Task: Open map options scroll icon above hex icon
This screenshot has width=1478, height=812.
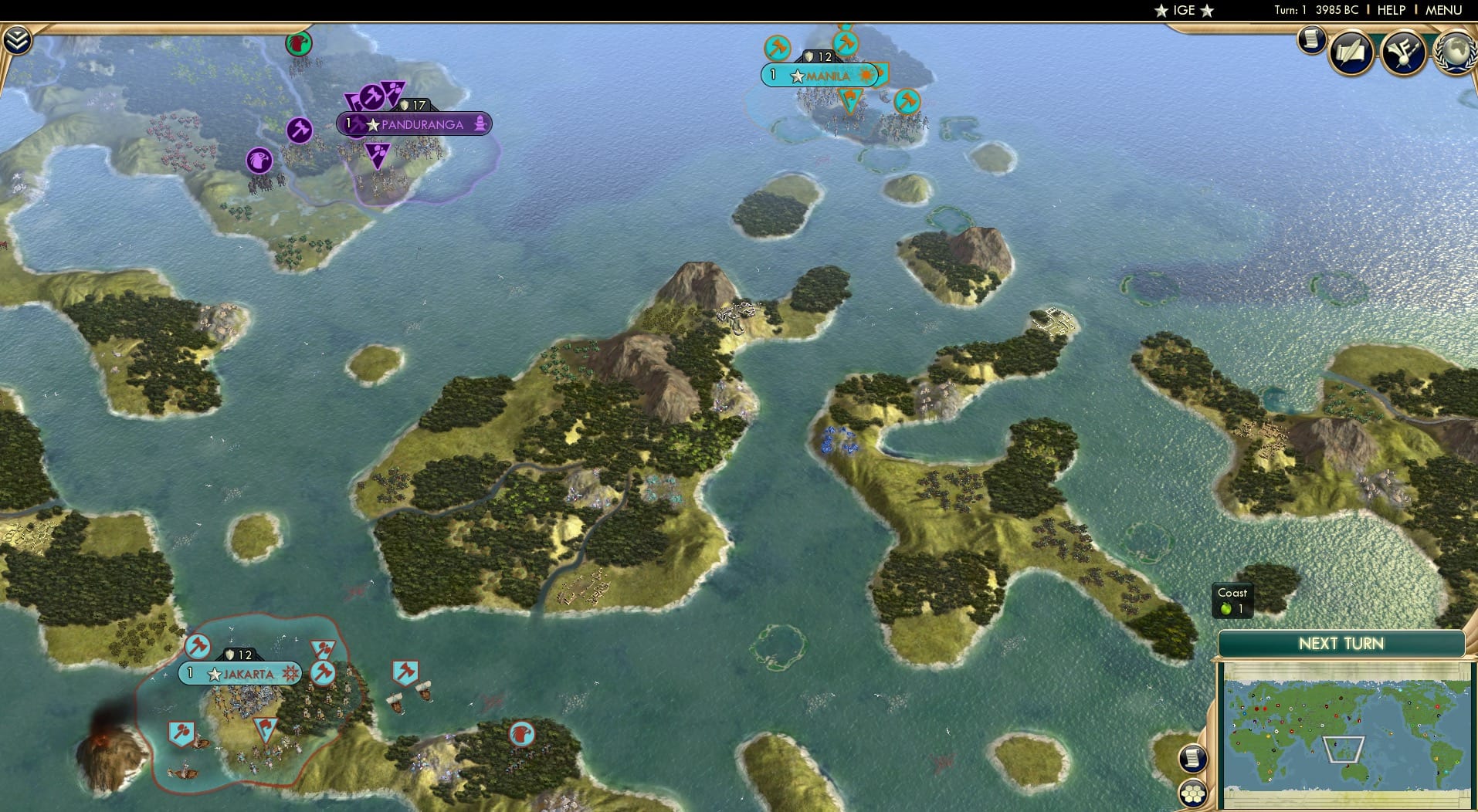Action: pos(1192,759)
